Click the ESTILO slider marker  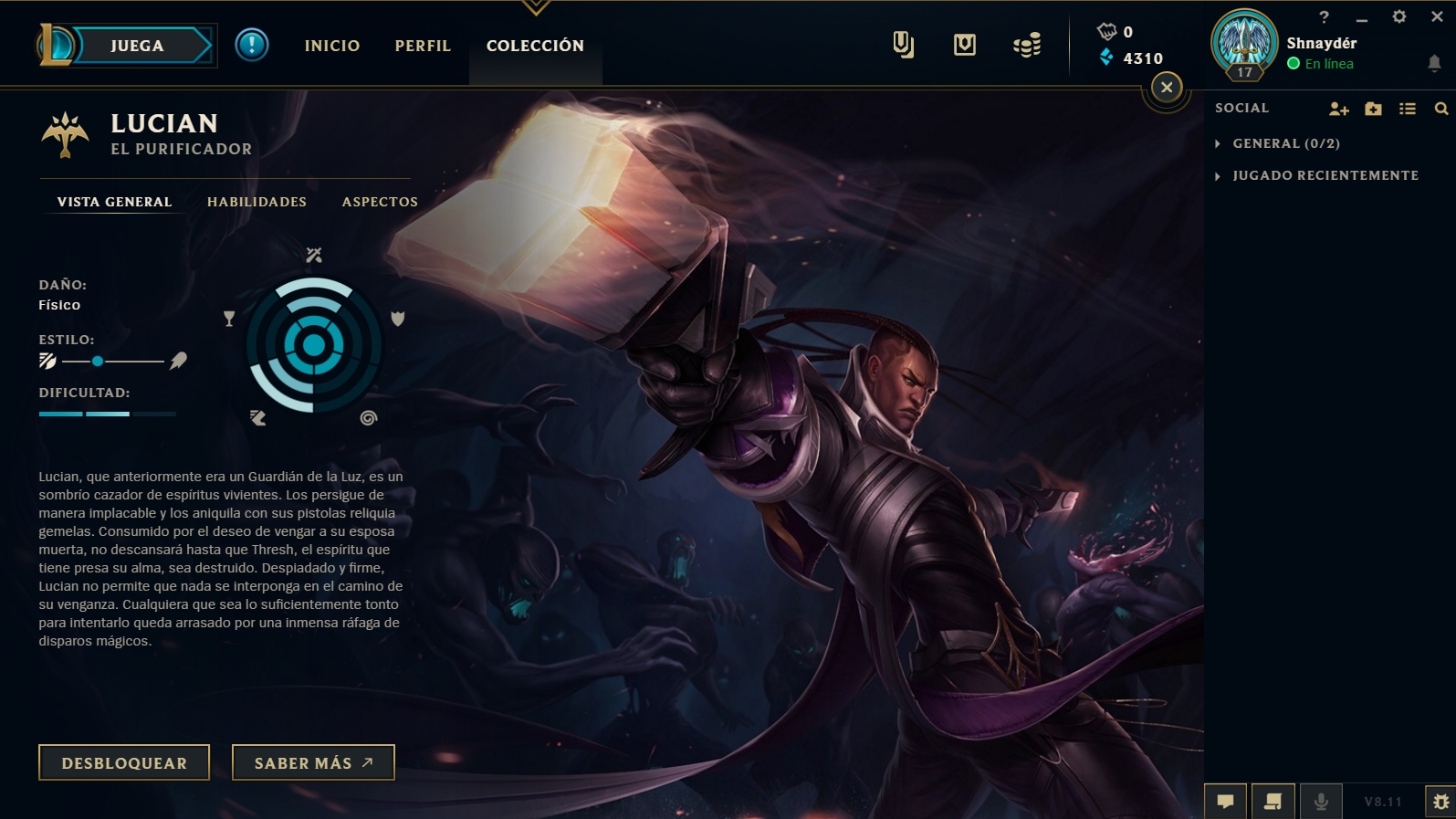click(100, 361)
